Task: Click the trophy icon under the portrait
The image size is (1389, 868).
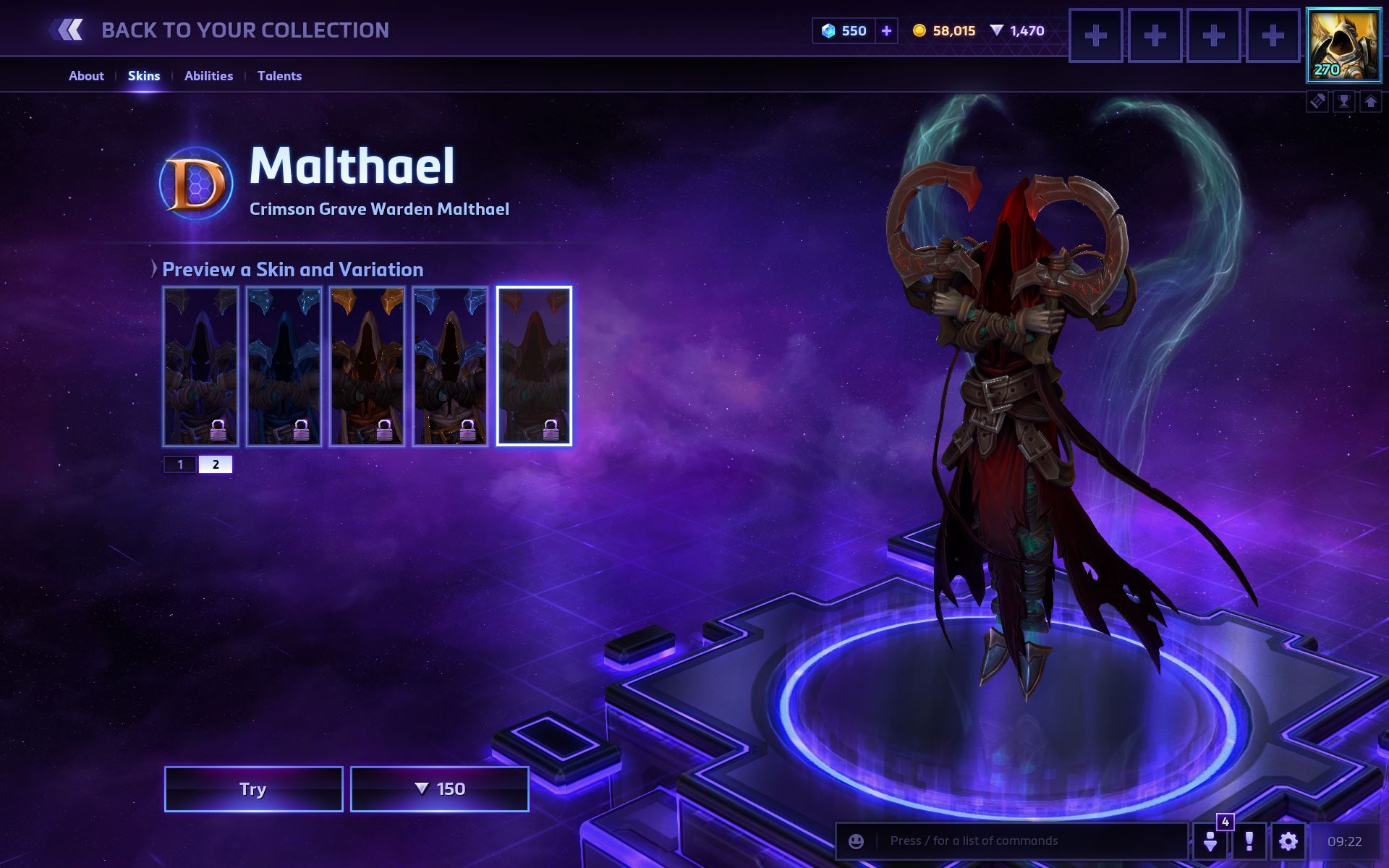Action: point(1344,101)
